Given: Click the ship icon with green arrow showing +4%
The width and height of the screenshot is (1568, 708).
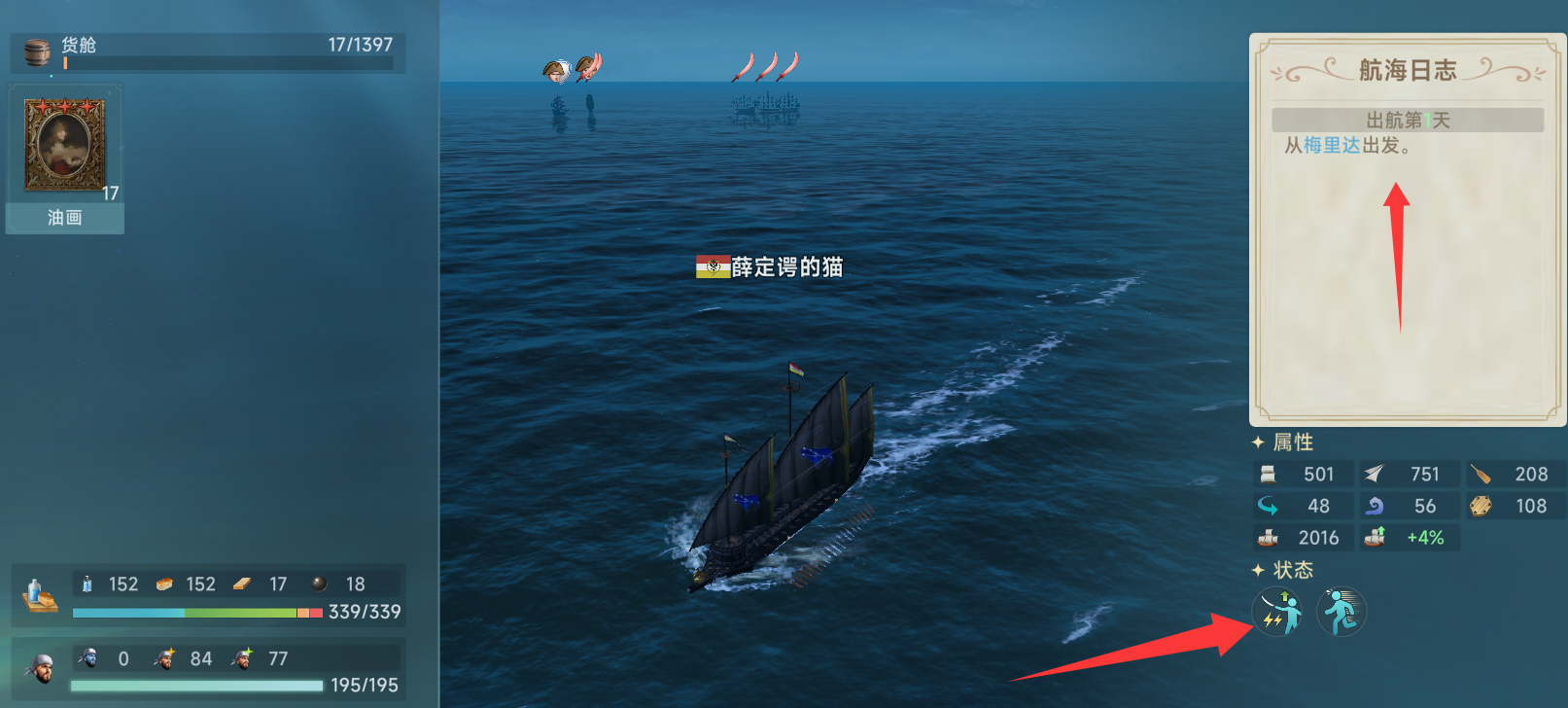Looking at the screenshot, I should tap(1375, 536).
